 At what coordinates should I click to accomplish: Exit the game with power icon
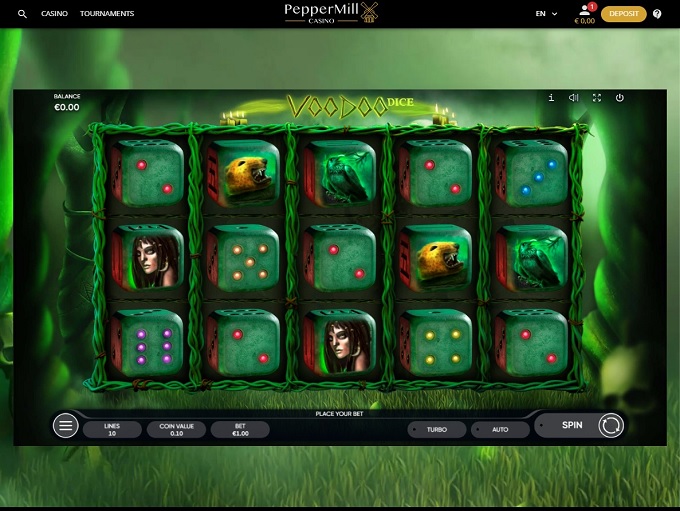coord(620,98)
